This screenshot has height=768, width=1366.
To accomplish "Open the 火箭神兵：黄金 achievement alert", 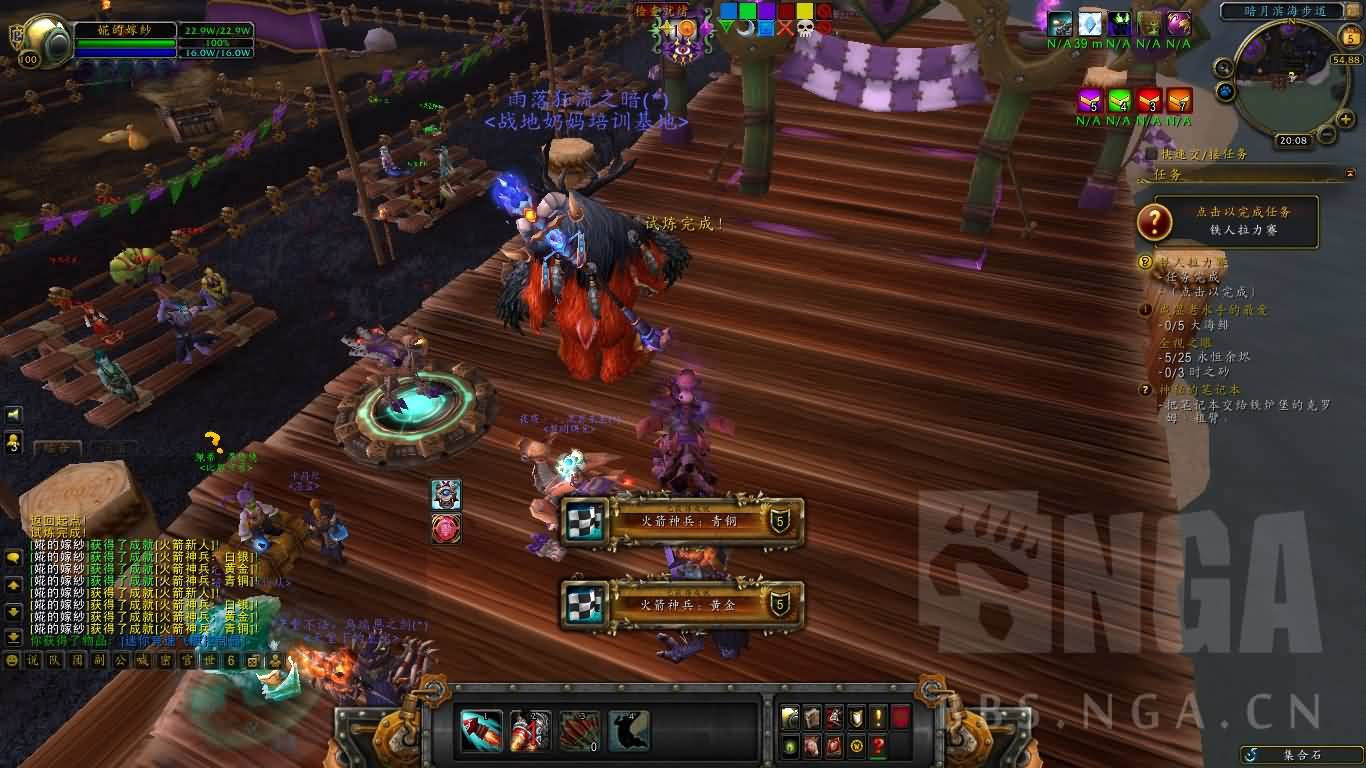I will (683, 604).
